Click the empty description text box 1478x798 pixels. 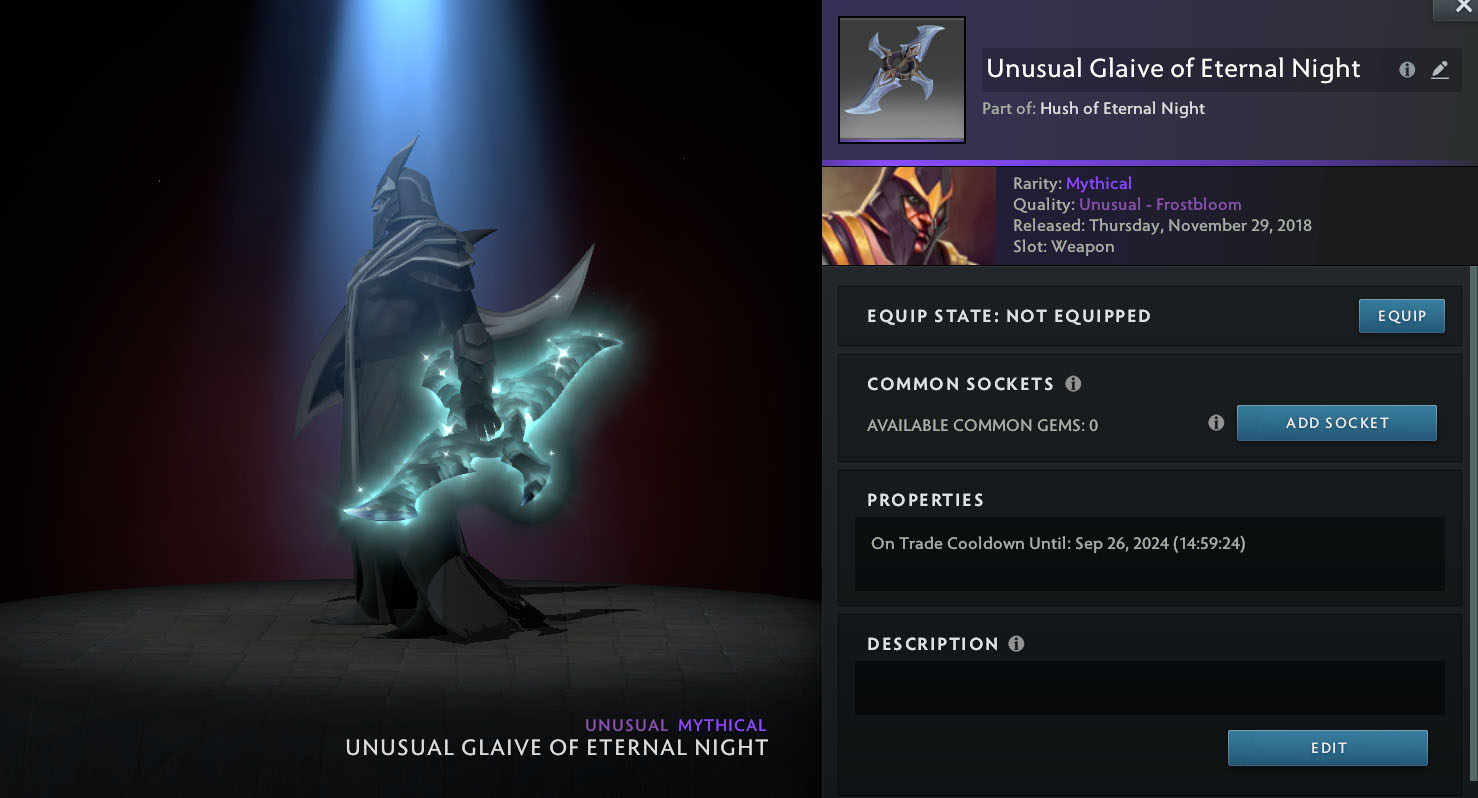click(1149, 687)
